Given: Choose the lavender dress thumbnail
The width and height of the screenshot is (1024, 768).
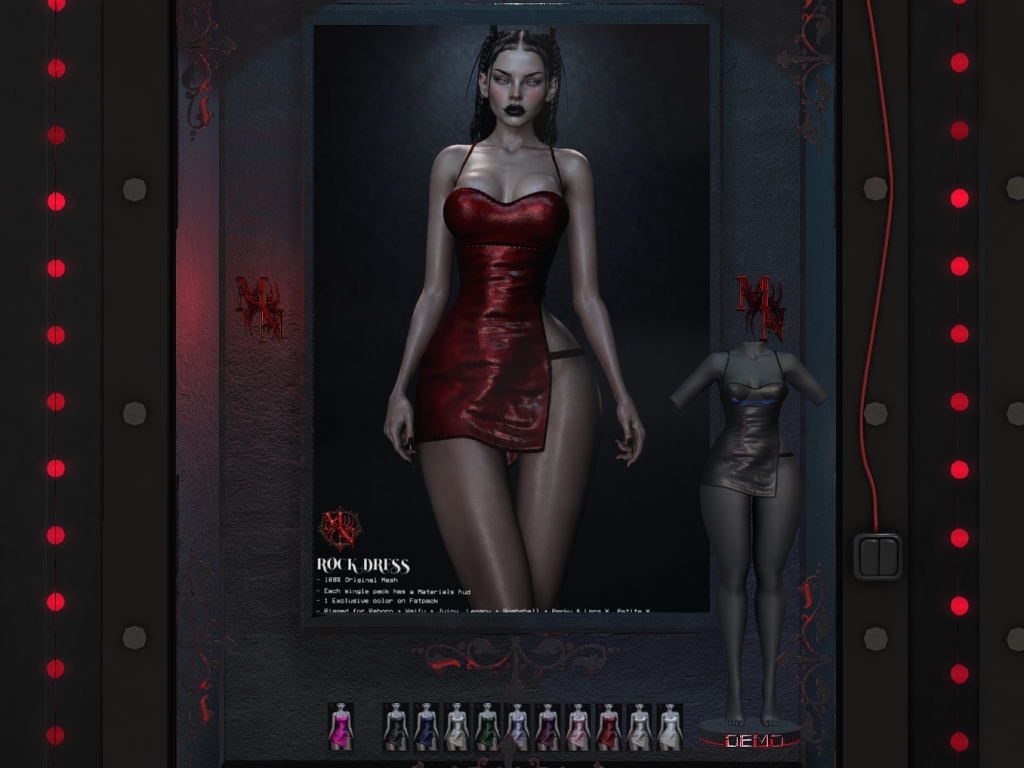Looking at the screenshot, I should 517,726.
